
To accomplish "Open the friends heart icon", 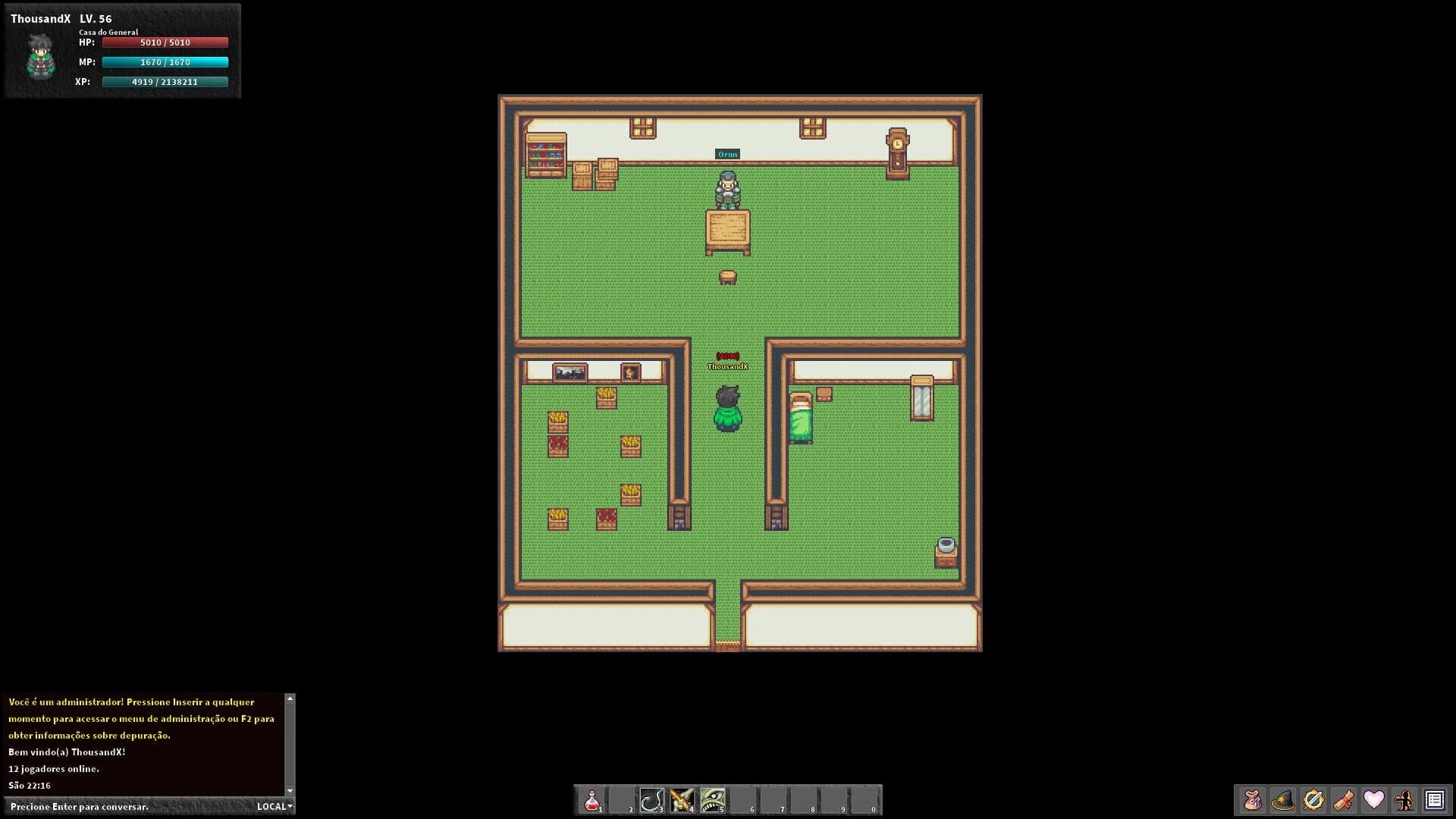I will point(1373,799).
